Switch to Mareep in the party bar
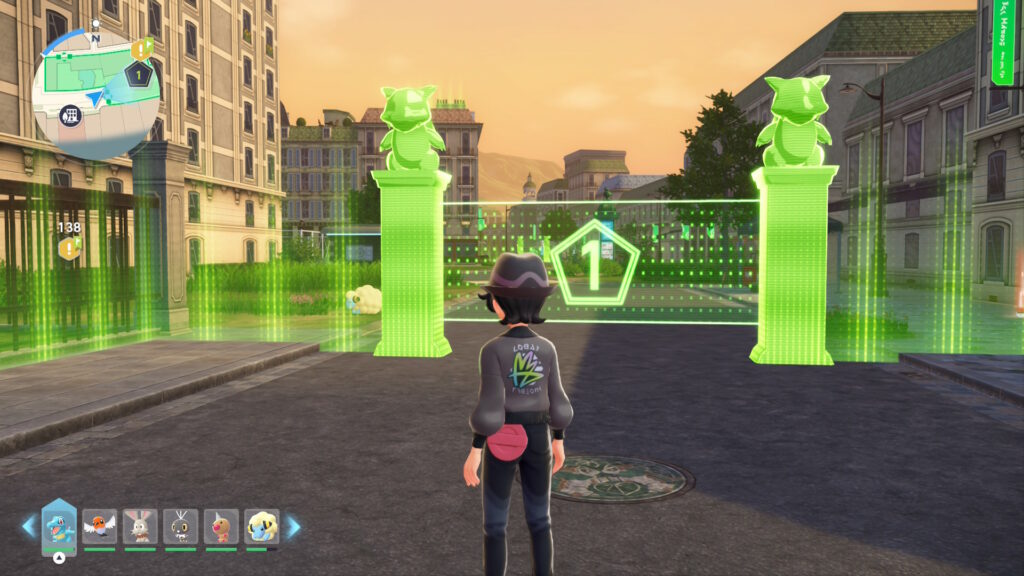 click(x=262, y=526)
